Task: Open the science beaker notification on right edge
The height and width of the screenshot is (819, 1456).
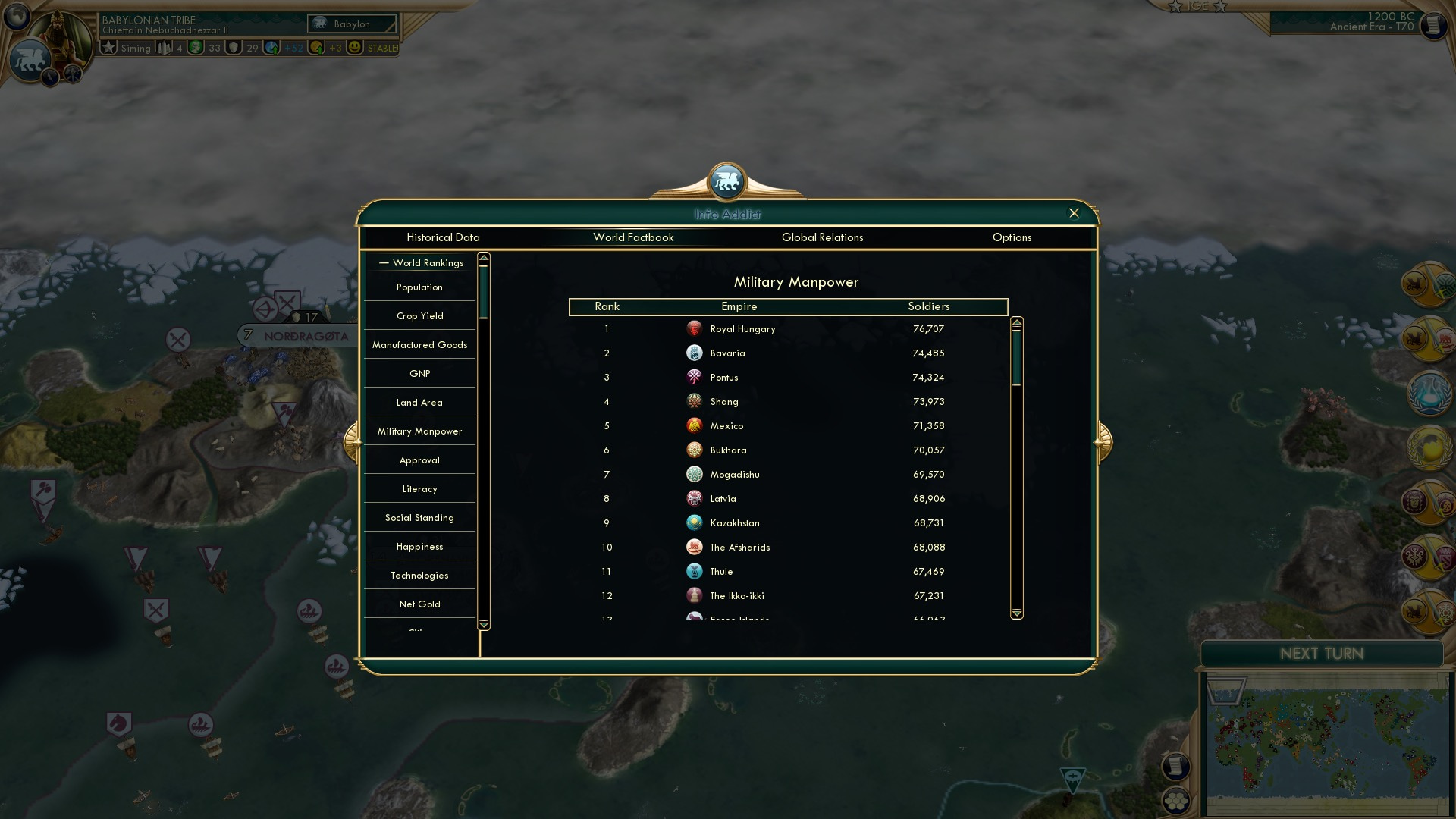Action: [x=1429, y=393]
